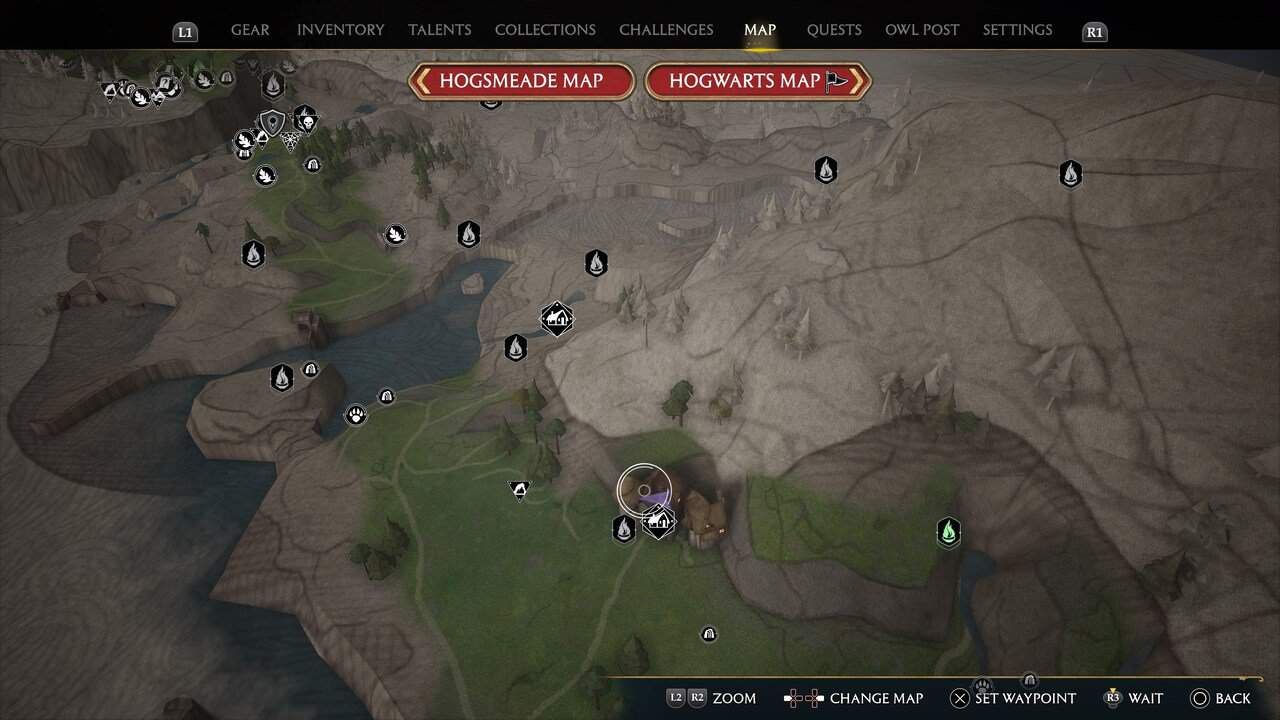Screen dimensions: 1280x720
Task: Select the Map tab
Action: 760,30
